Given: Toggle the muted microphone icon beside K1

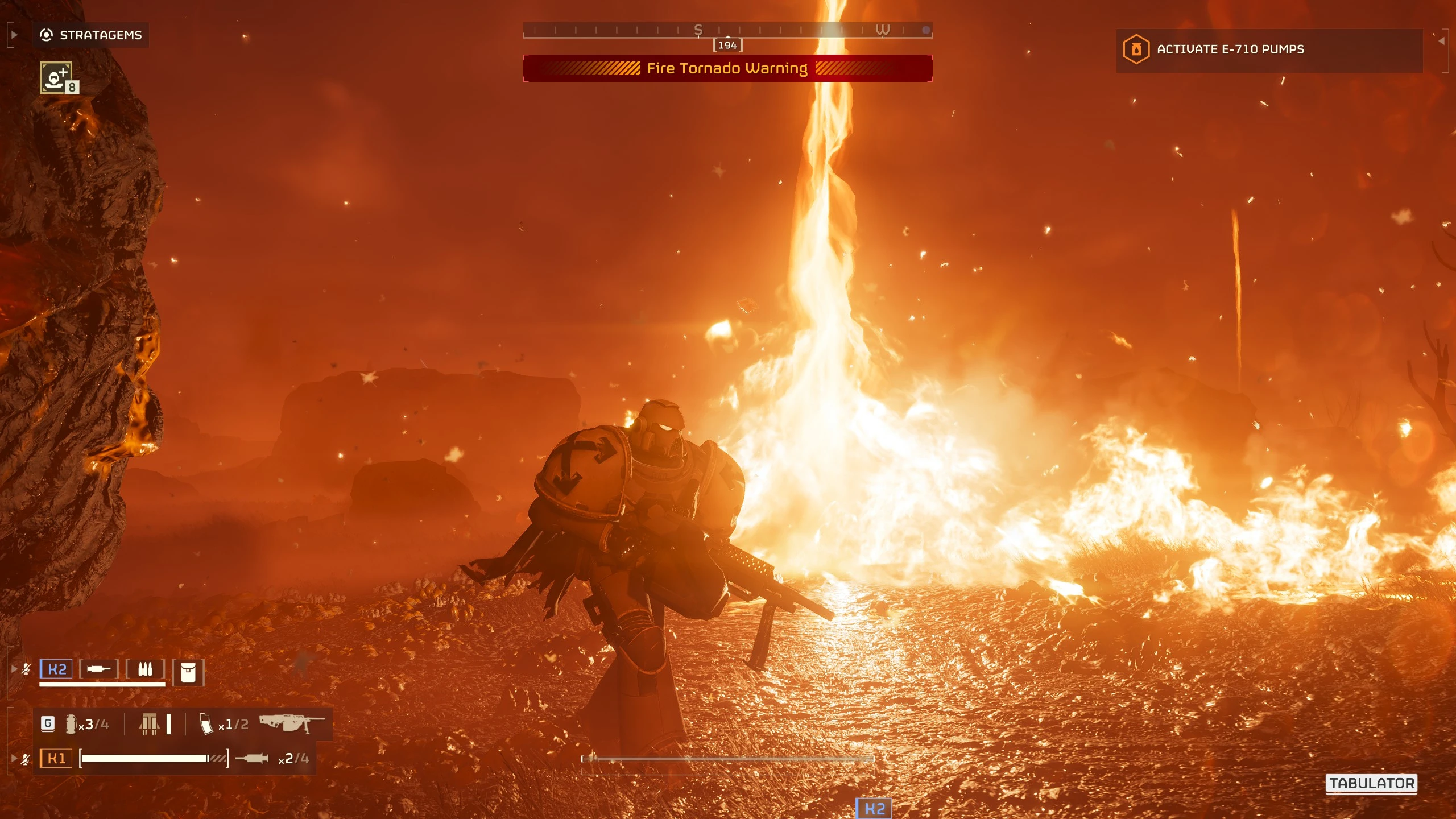Looking at the screenshot, I should coord(26,759).
